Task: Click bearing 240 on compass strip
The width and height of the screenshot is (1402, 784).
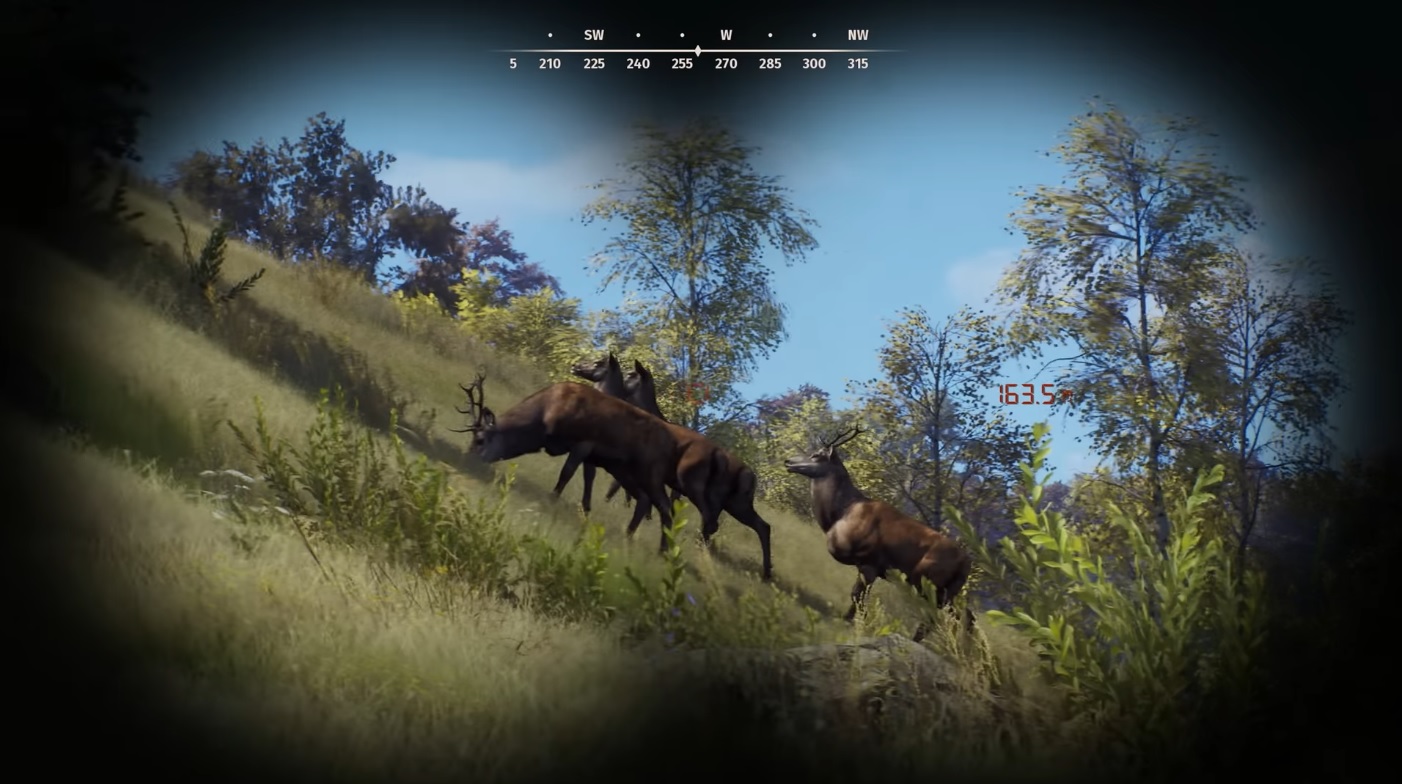Action: pyautogui.click(x=638, y=63)
